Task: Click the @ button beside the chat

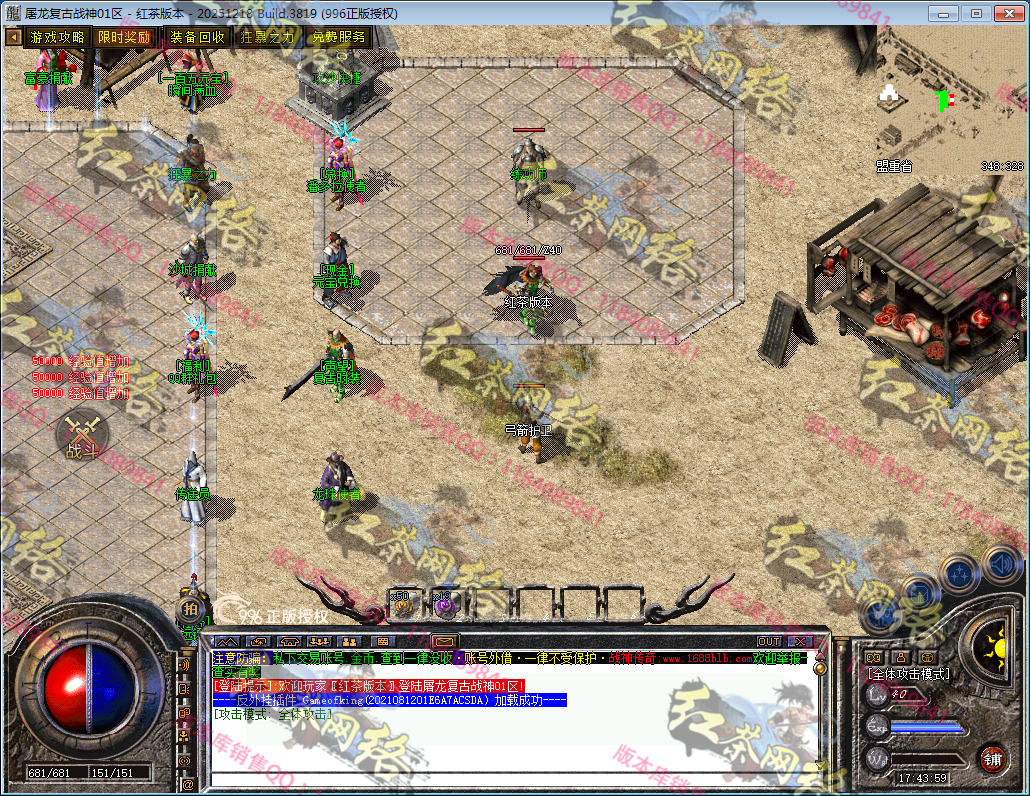Action: point(187,785)
